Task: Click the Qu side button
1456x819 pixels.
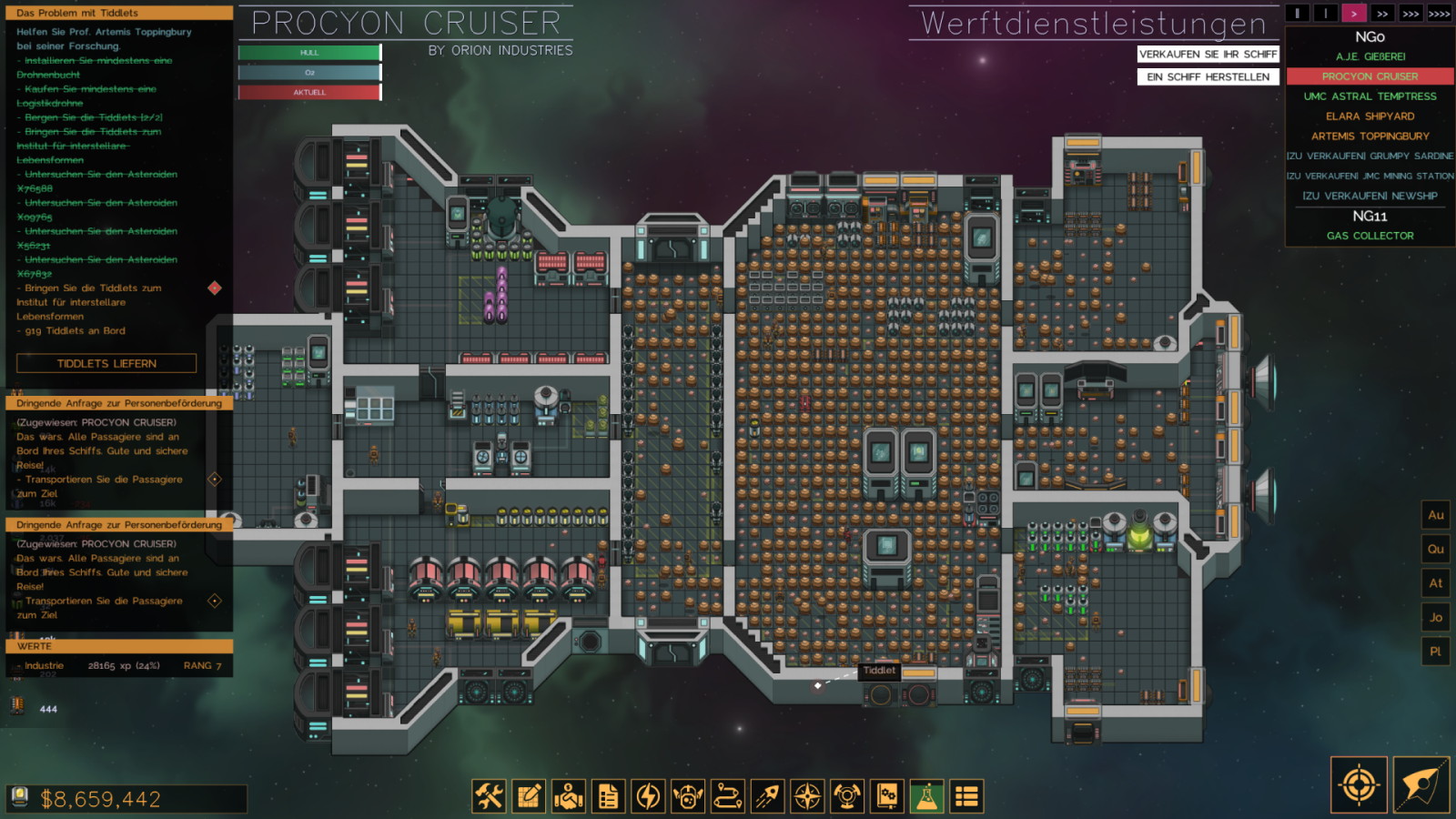Action: (x=1435, y=549)
